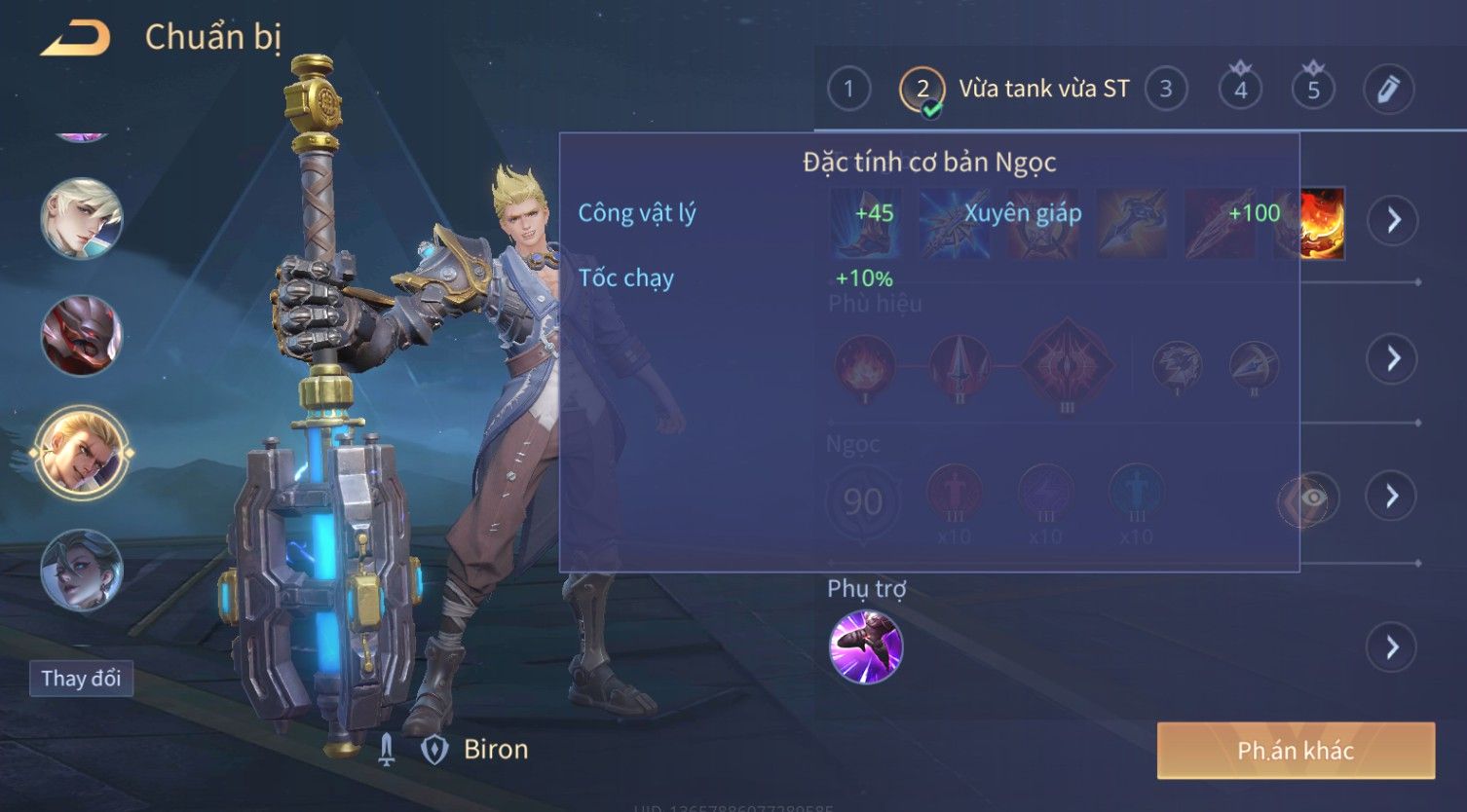Screen dimensions: 1467x812
Task: Switch to preset slot 3
Action: 1166,90
